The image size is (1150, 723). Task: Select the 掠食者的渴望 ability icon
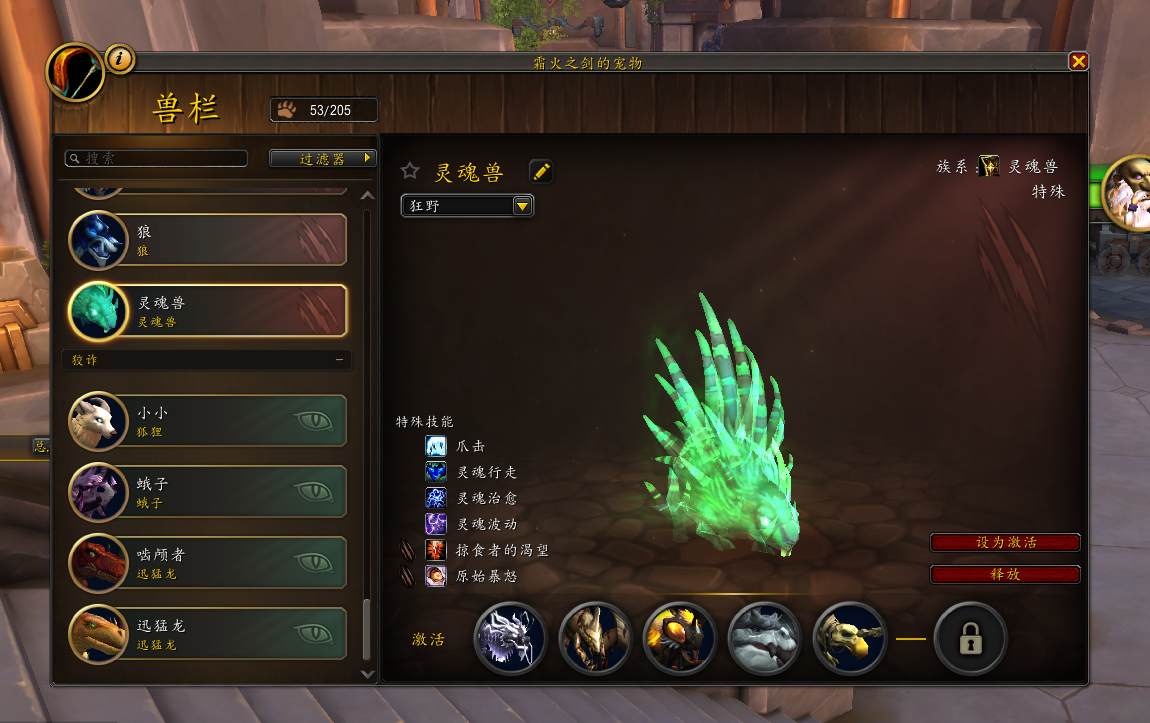(436, 550)
